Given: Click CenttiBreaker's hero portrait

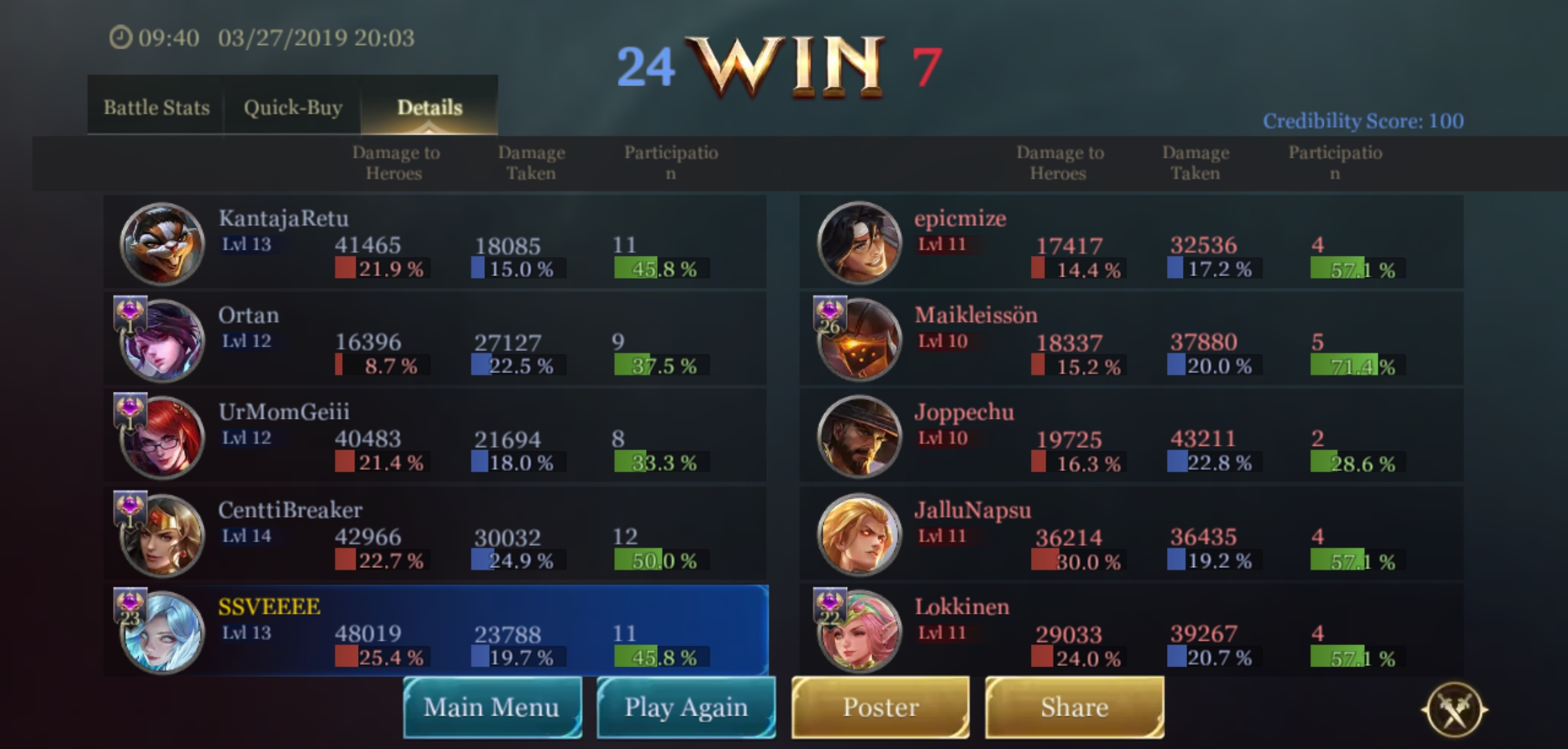Looking at the screenshot, I should [162, 535].
